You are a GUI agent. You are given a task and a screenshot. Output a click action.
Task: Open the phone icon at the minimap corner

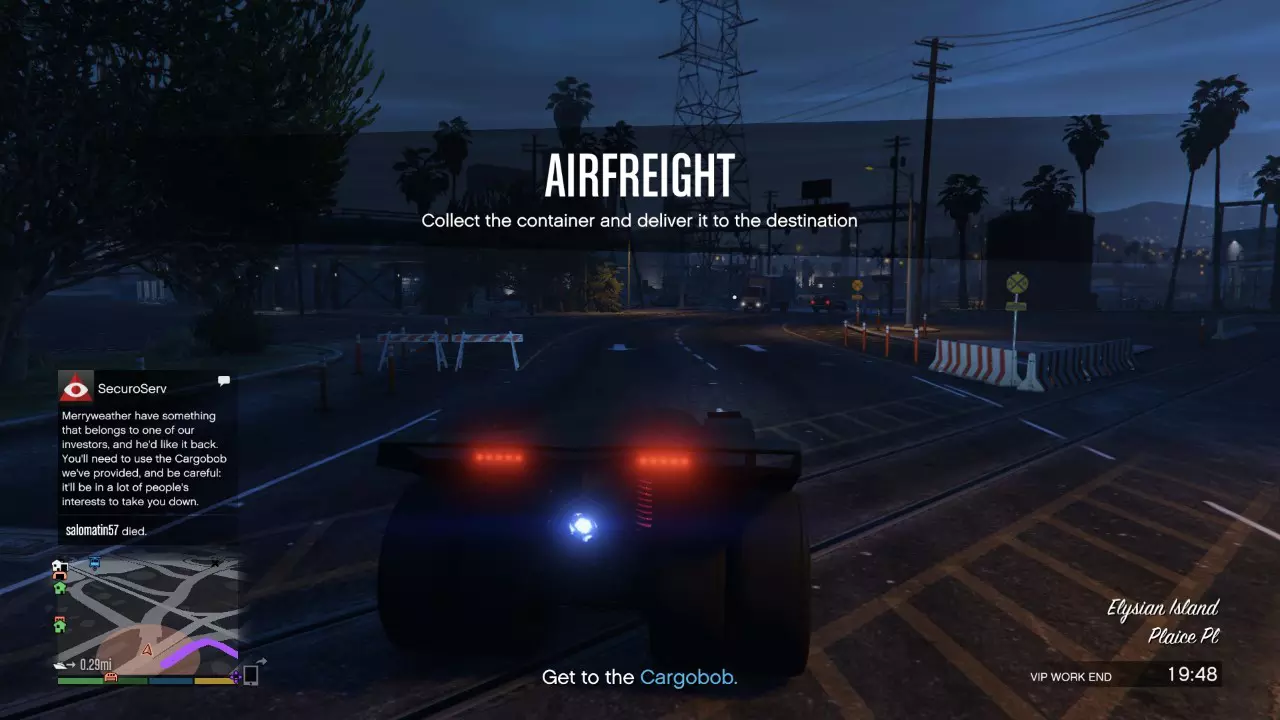click(x=251, y=676)
